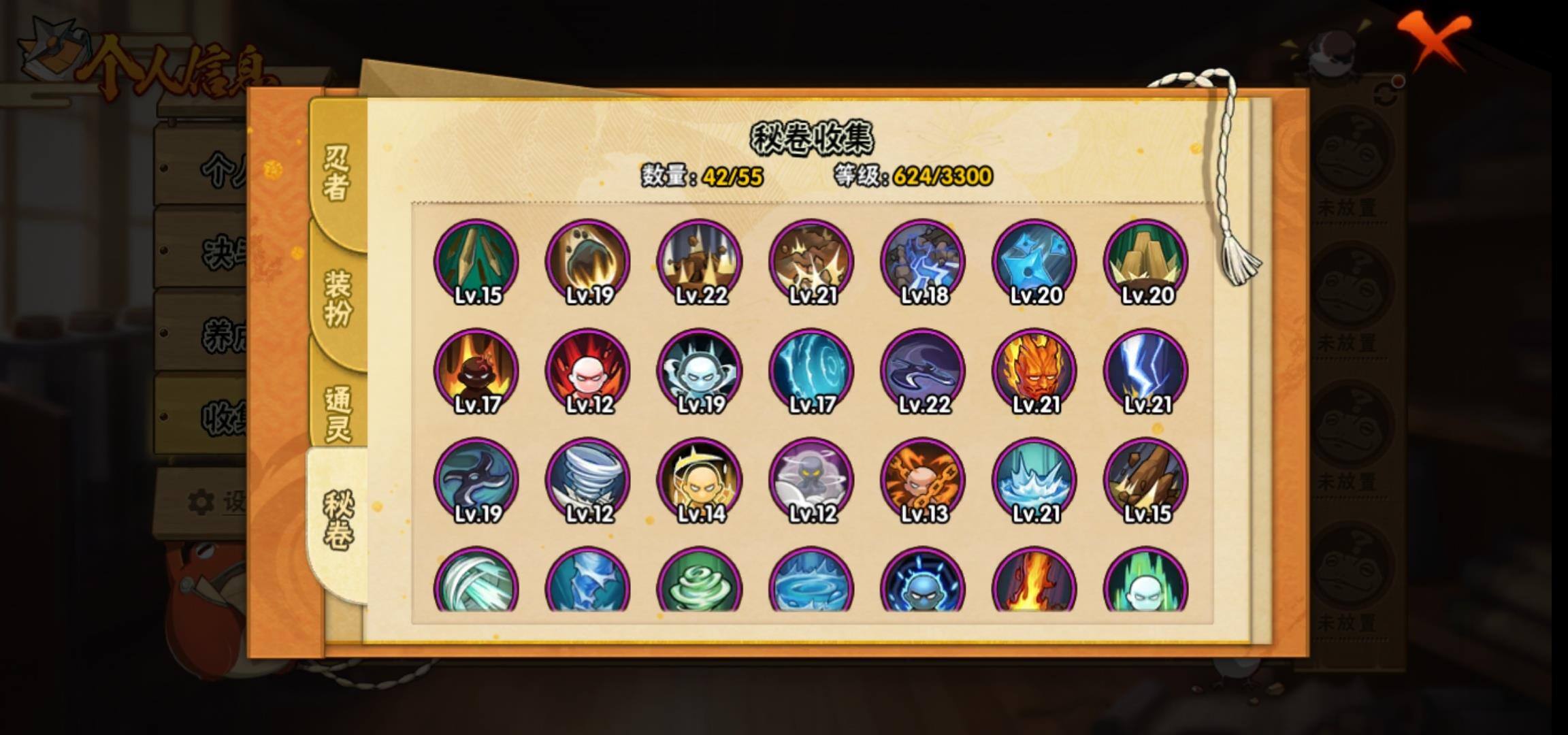Select the Lv.15 wooden stakes scroll
Screen dimensions: 1568x735
coord(476,261)
